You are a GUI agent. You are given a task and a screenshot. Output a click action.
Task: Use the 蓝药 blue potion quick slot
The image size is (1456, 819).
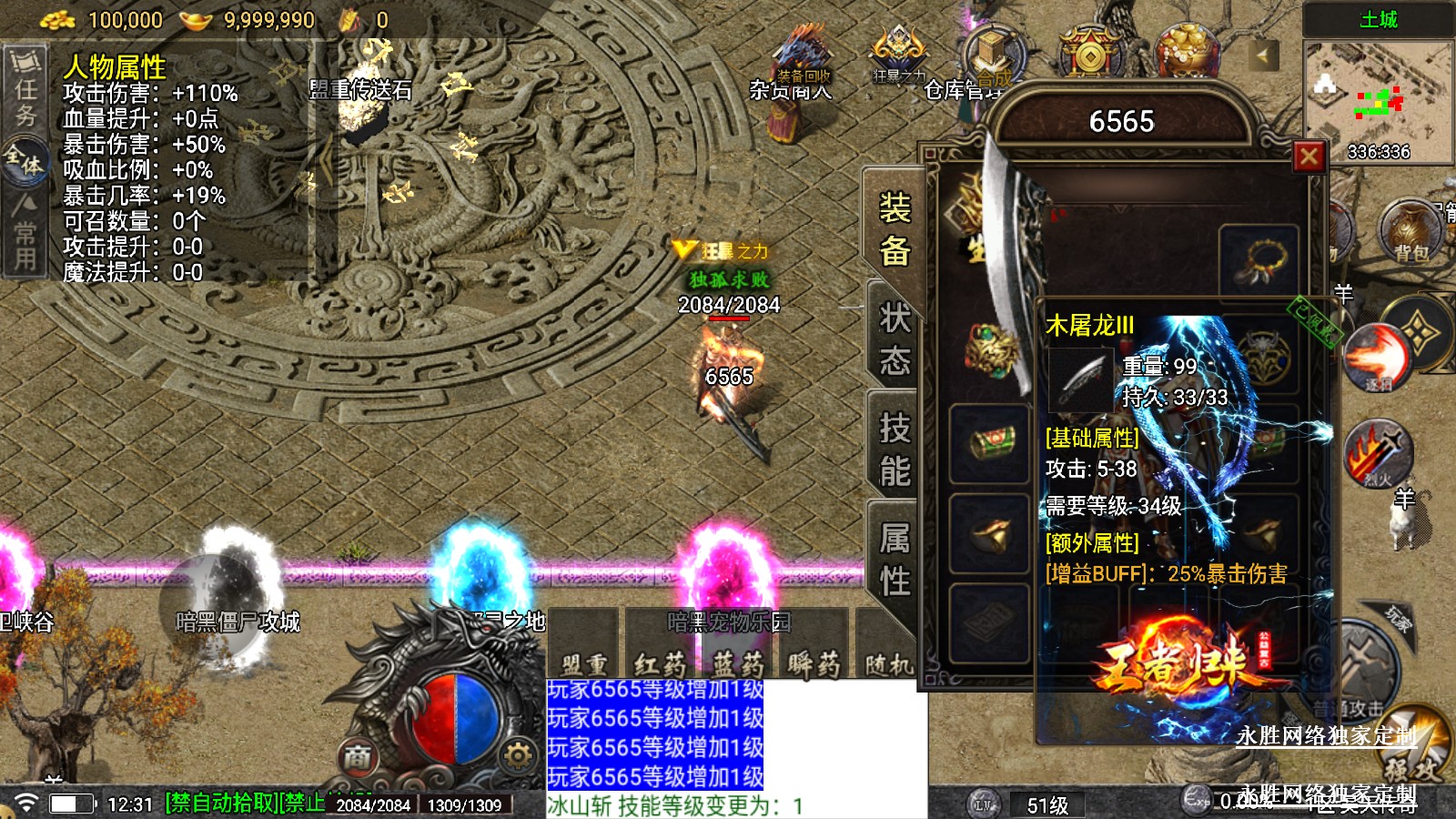point(738,662)
